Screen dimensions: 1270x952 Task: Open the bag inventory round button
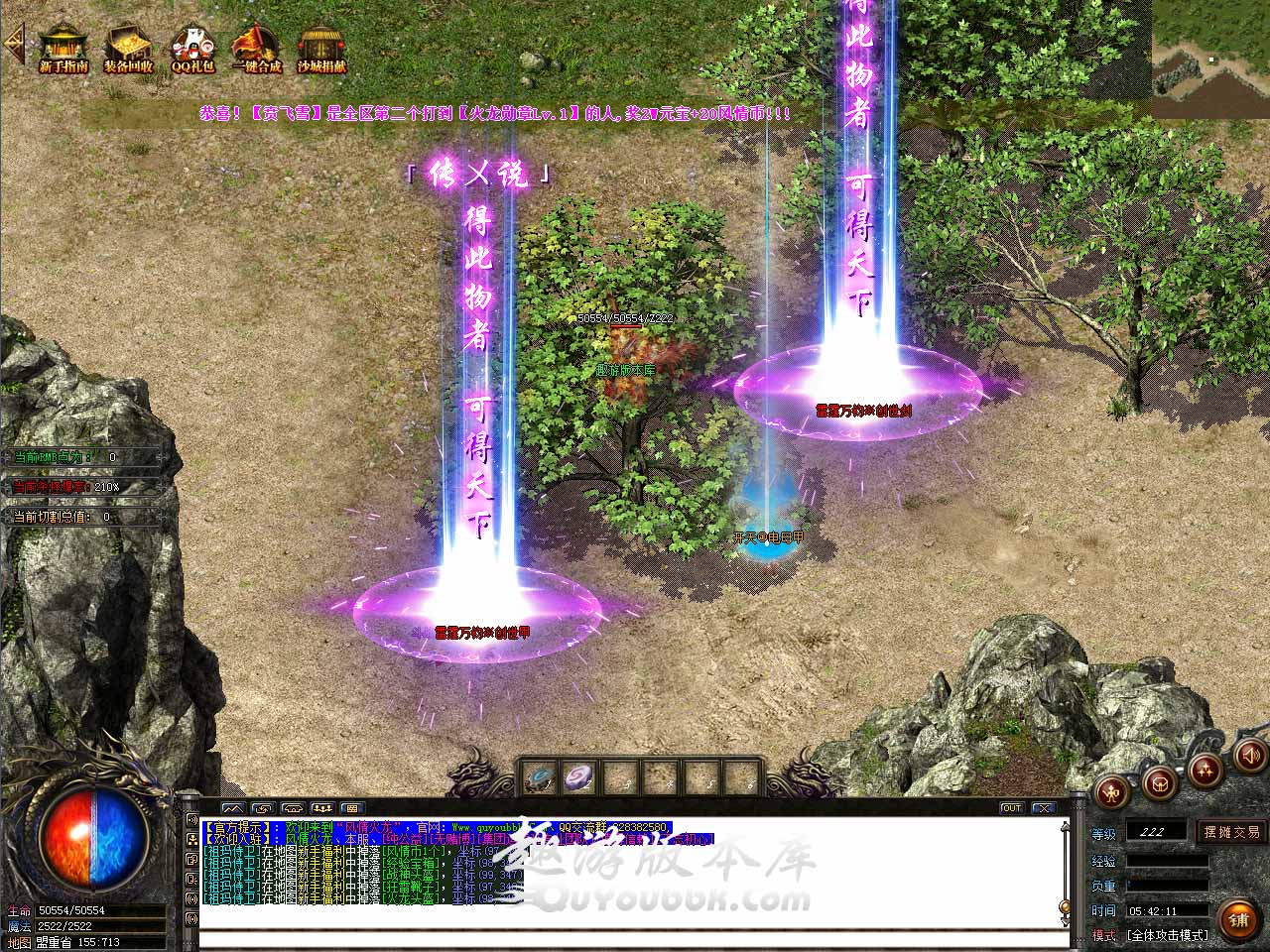point(1158,782)
